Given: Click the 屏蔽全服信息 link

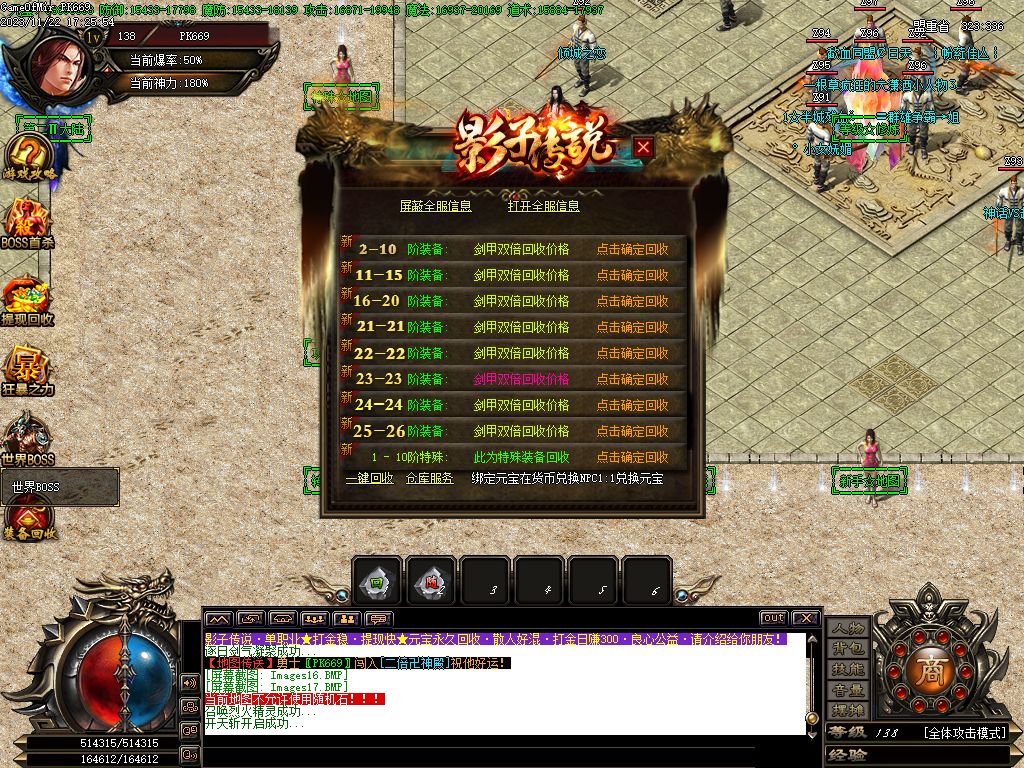Looking at the screenshot, I should pos(435,206).
